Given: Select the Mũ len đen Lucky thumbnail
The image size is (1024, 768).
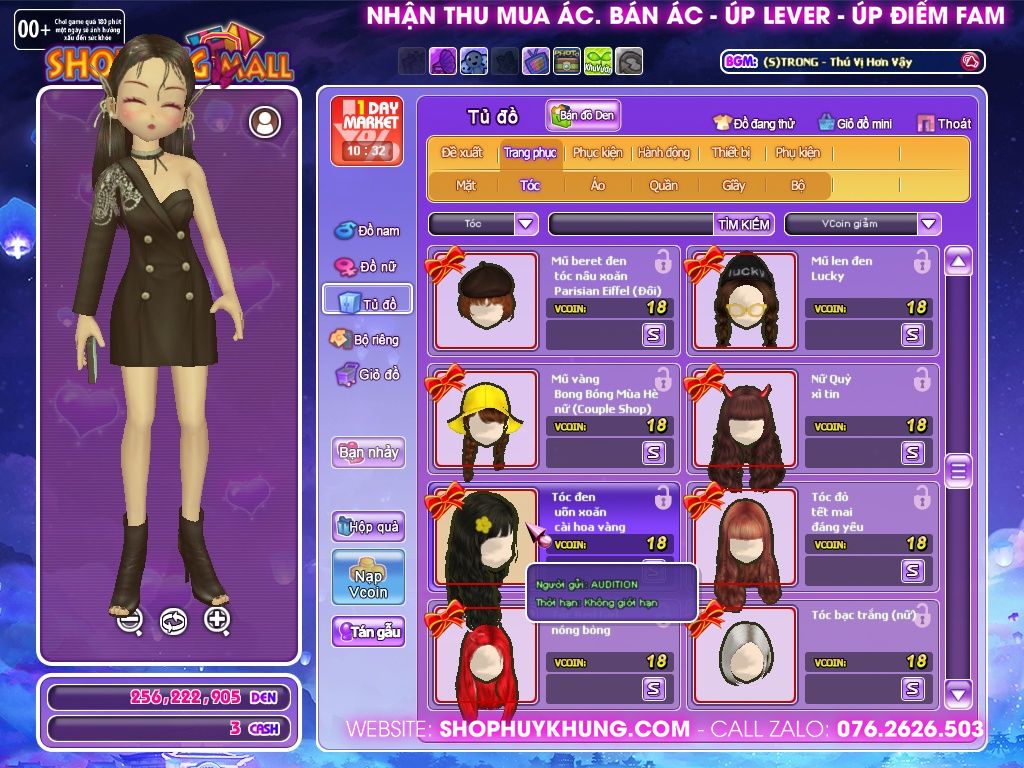Looking at the screenshot, I should click(743, 300).
